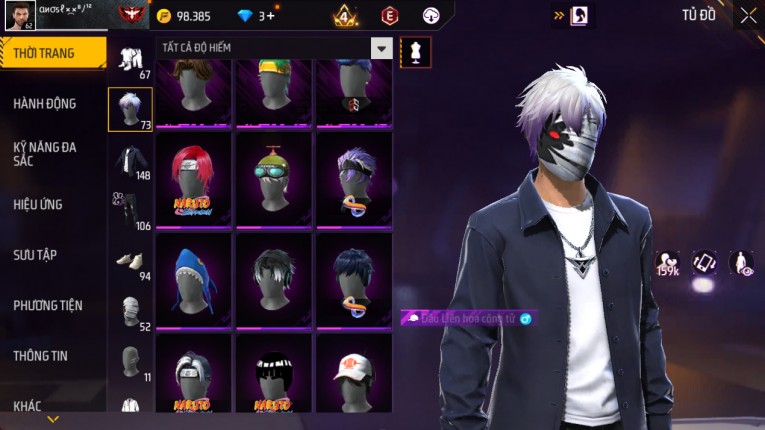Choose the jacket tops category with 148 items
The width and height of the screenshot is (765, 430).
pos(130,161)
